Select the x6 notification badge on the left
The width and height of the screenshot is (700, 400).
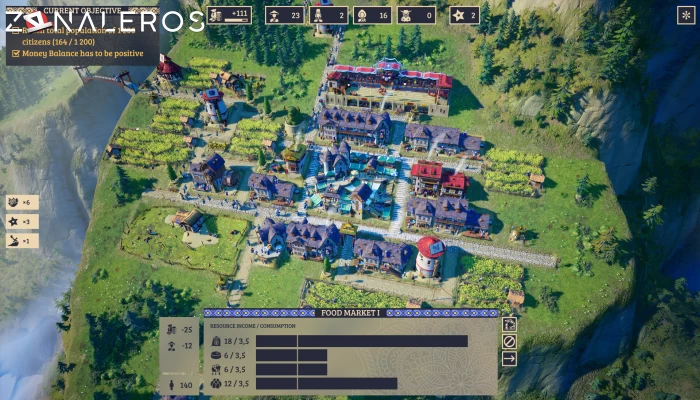(x=22, y=203)
